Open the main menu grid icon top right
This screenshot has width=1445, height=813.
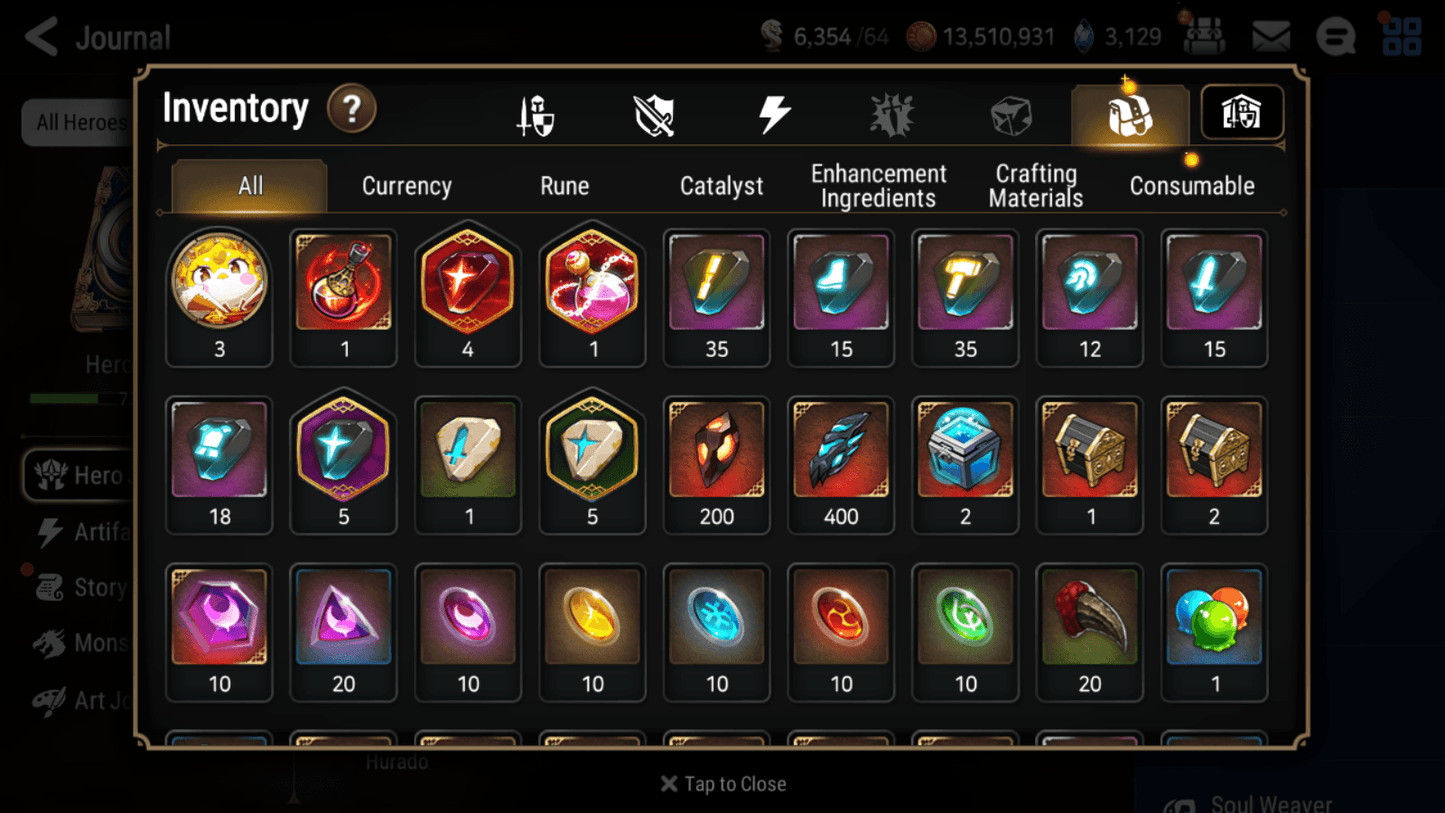click(1401, 35)
